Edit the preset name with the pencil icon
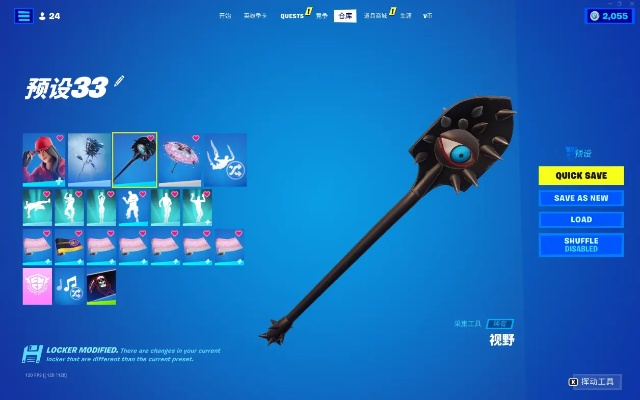640x400 pixels. [x=119, y=81]
